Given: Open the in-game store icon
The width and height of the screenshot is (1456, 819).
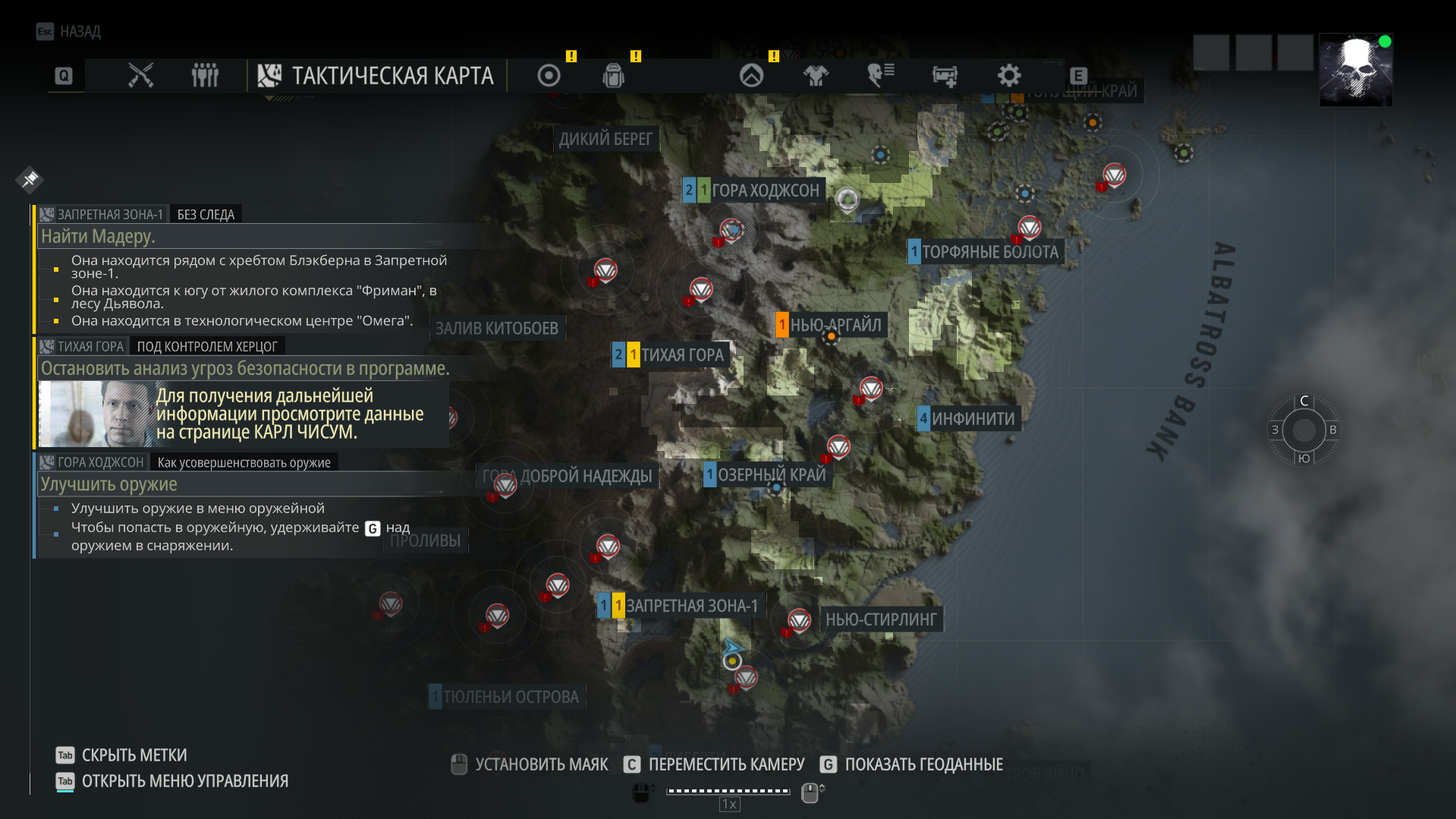Looking at the screenshot, I should click(x=945, y=75).
